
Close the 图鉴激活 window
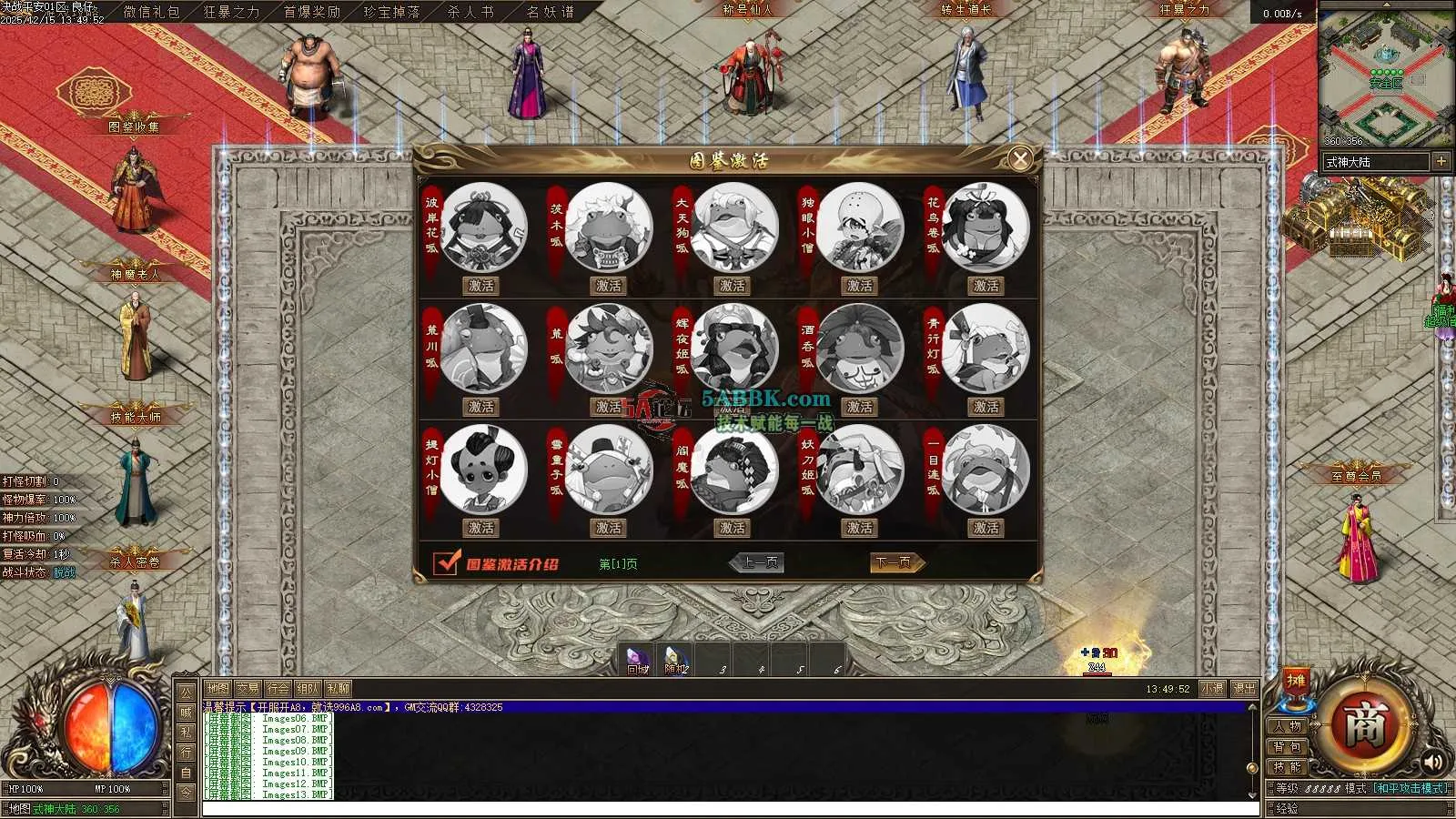[x=1020, y=159]
